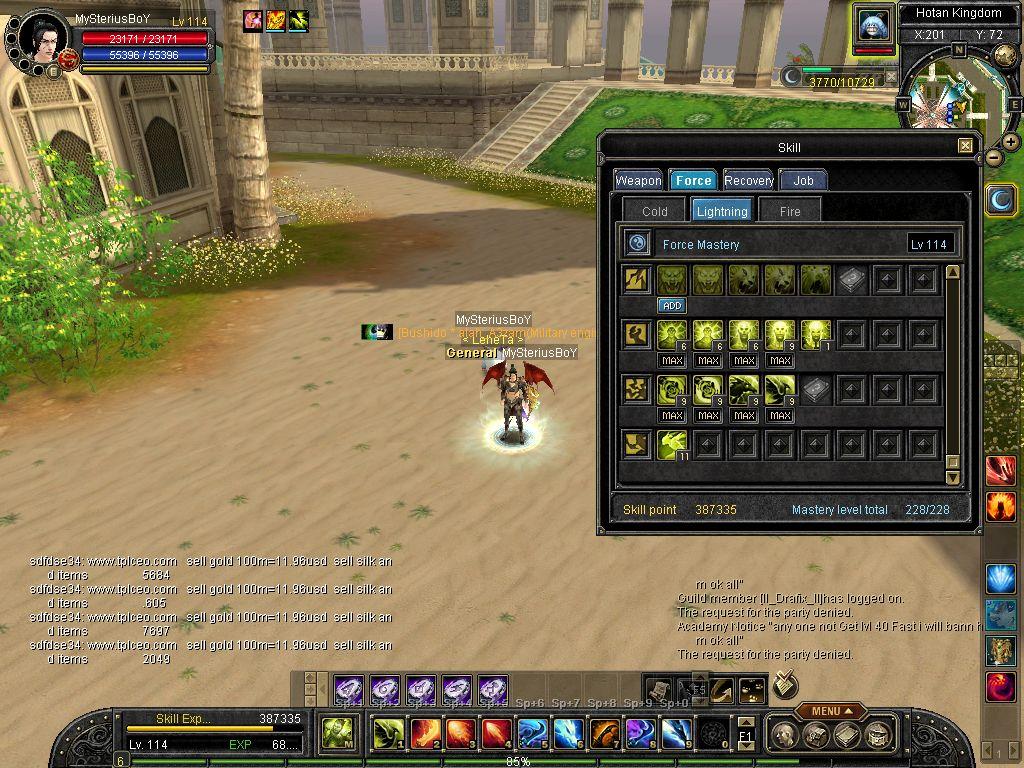The image size is (1024, 768).
Task: Open the MENU button on the bottom bar
Action: point(831,711)
